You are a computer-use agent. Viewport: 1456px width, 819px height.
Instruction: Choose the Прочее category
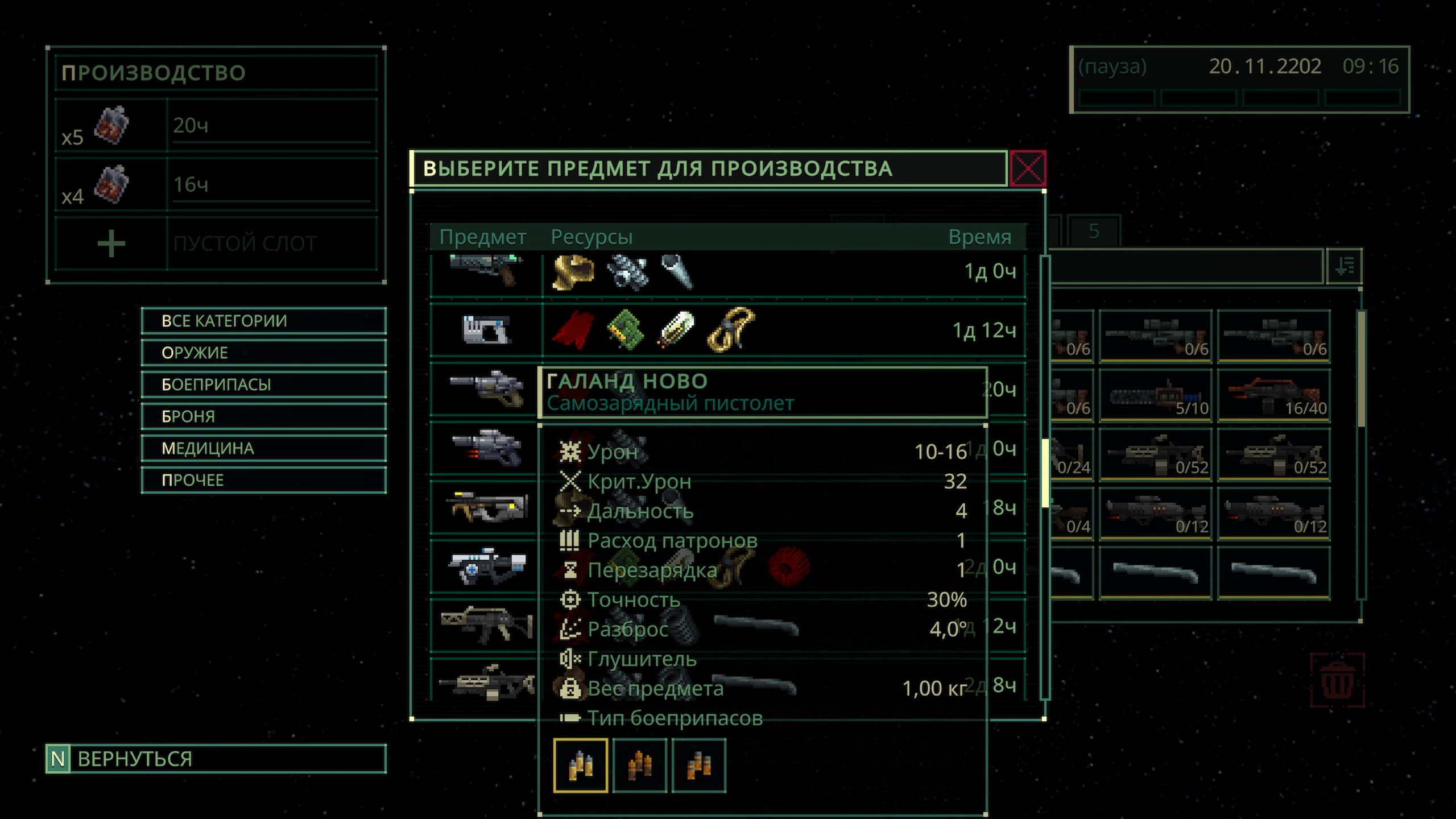[x=263, y=480]
